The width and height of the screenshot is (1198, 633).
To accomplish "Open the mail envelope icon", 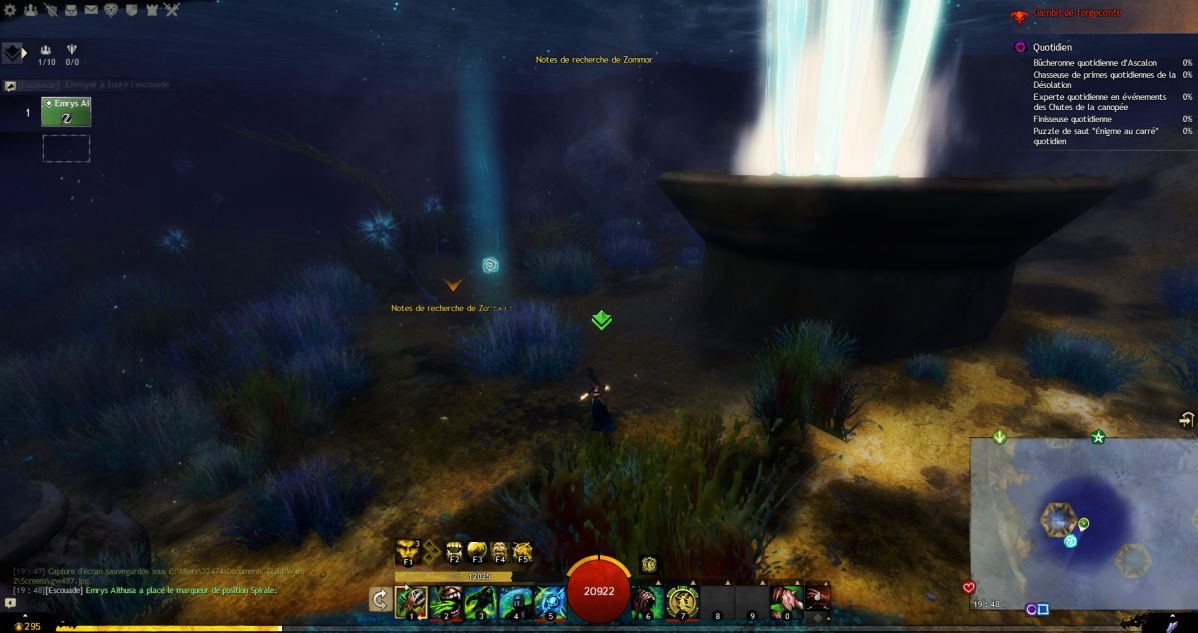I will pos(91,10).
